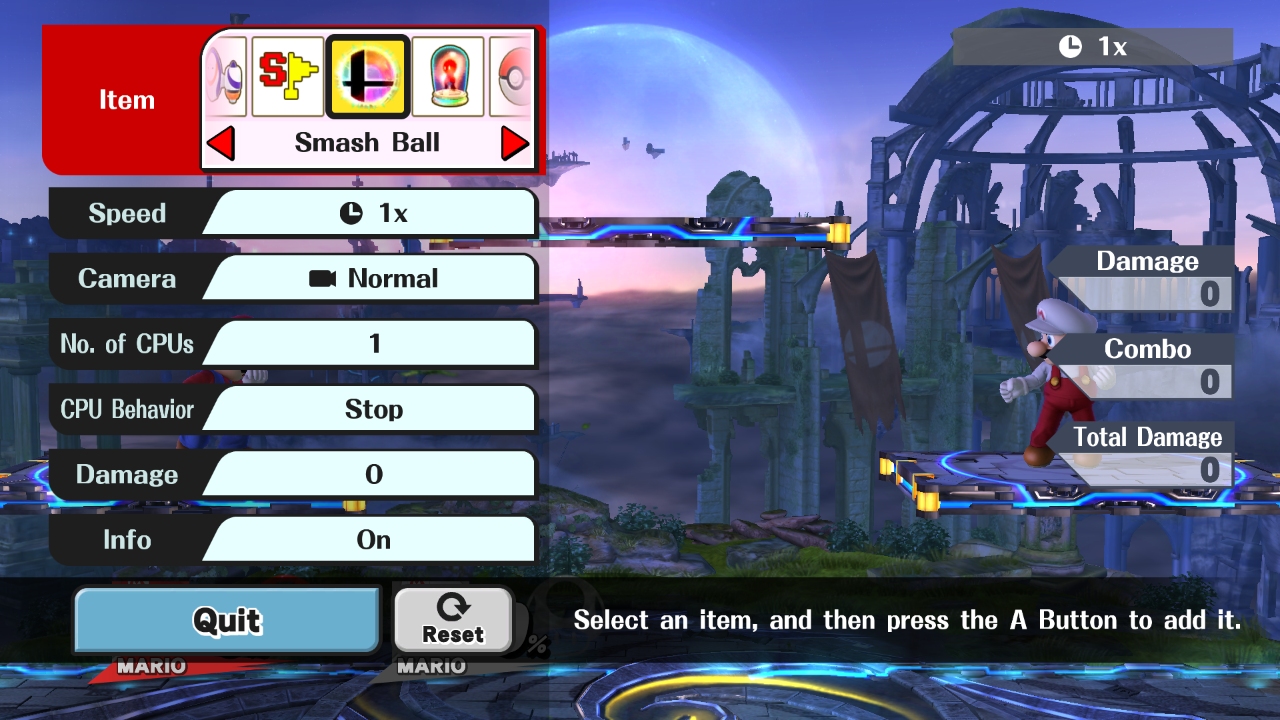Toggle the Info On setting

[x=372, y=540]
